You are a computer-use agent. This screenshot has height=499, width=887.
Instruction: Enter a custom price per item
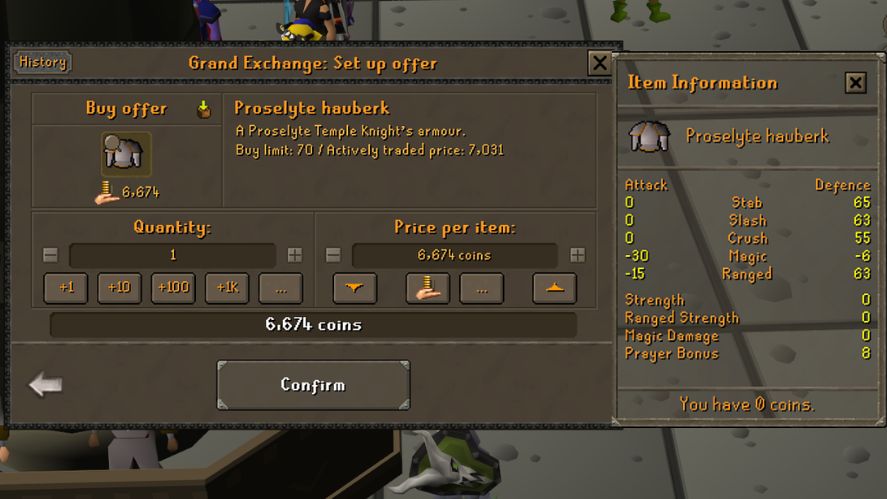(x=481, y=288)
